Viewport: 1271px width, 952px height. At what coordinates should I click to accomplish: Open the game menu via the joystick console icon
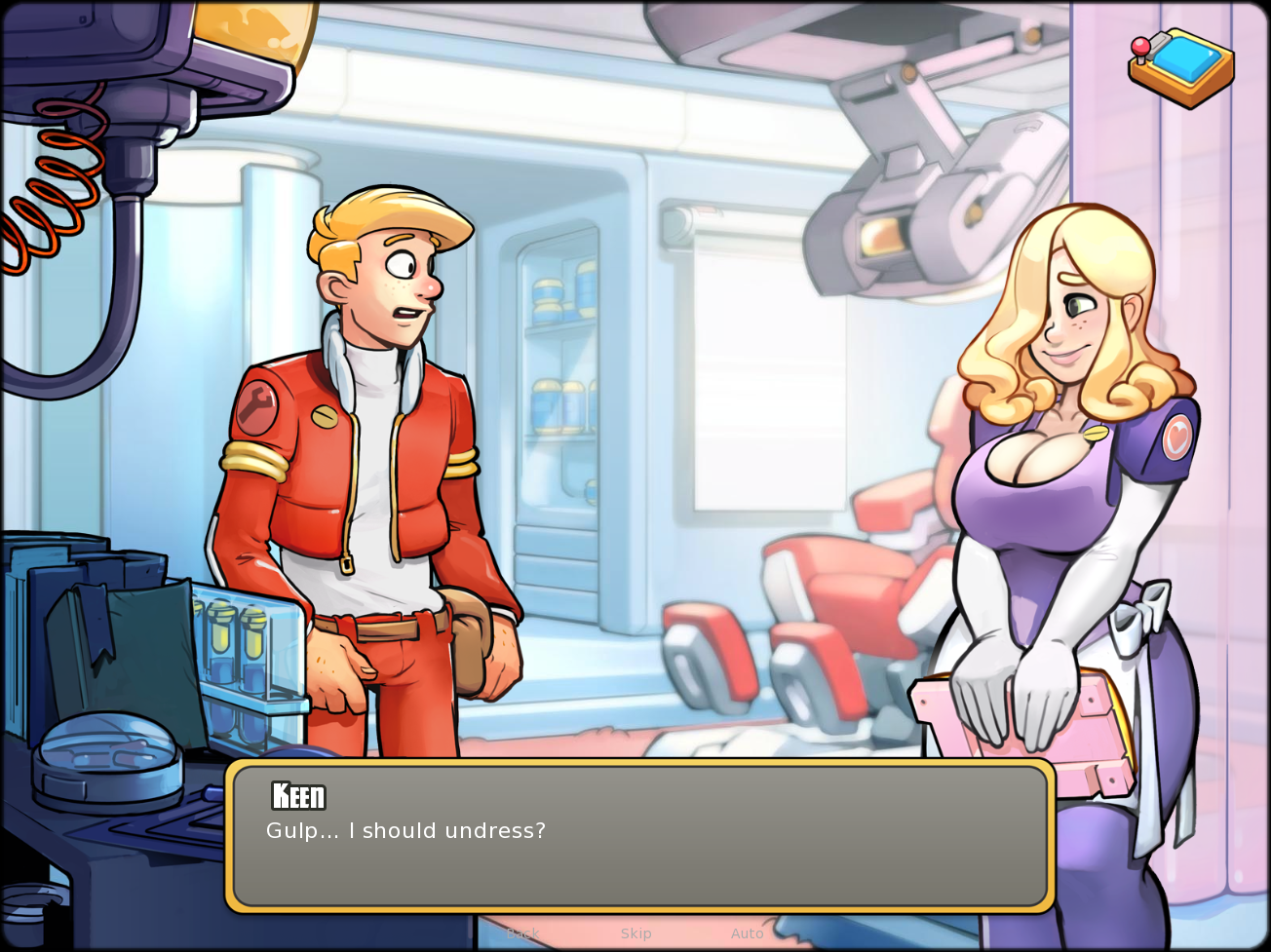click(1181, 66)
